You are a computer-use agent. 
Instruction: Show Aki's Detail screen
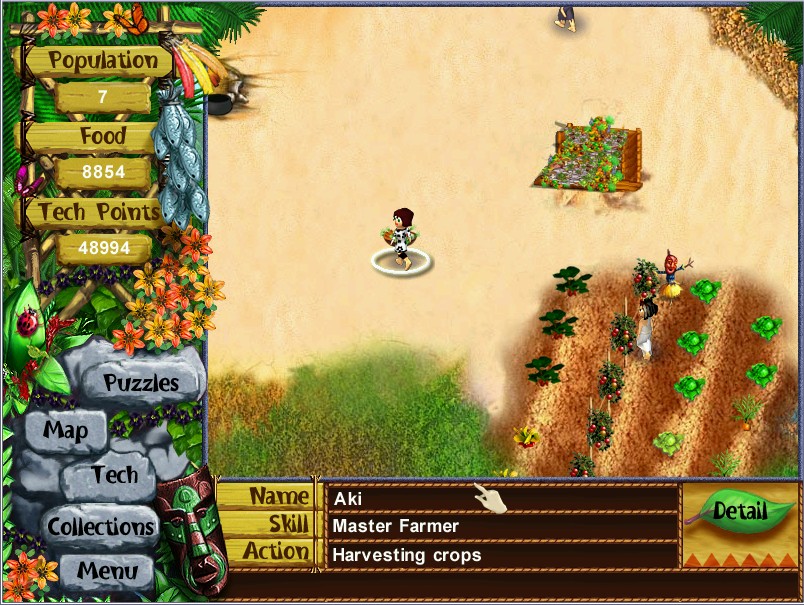739,513
